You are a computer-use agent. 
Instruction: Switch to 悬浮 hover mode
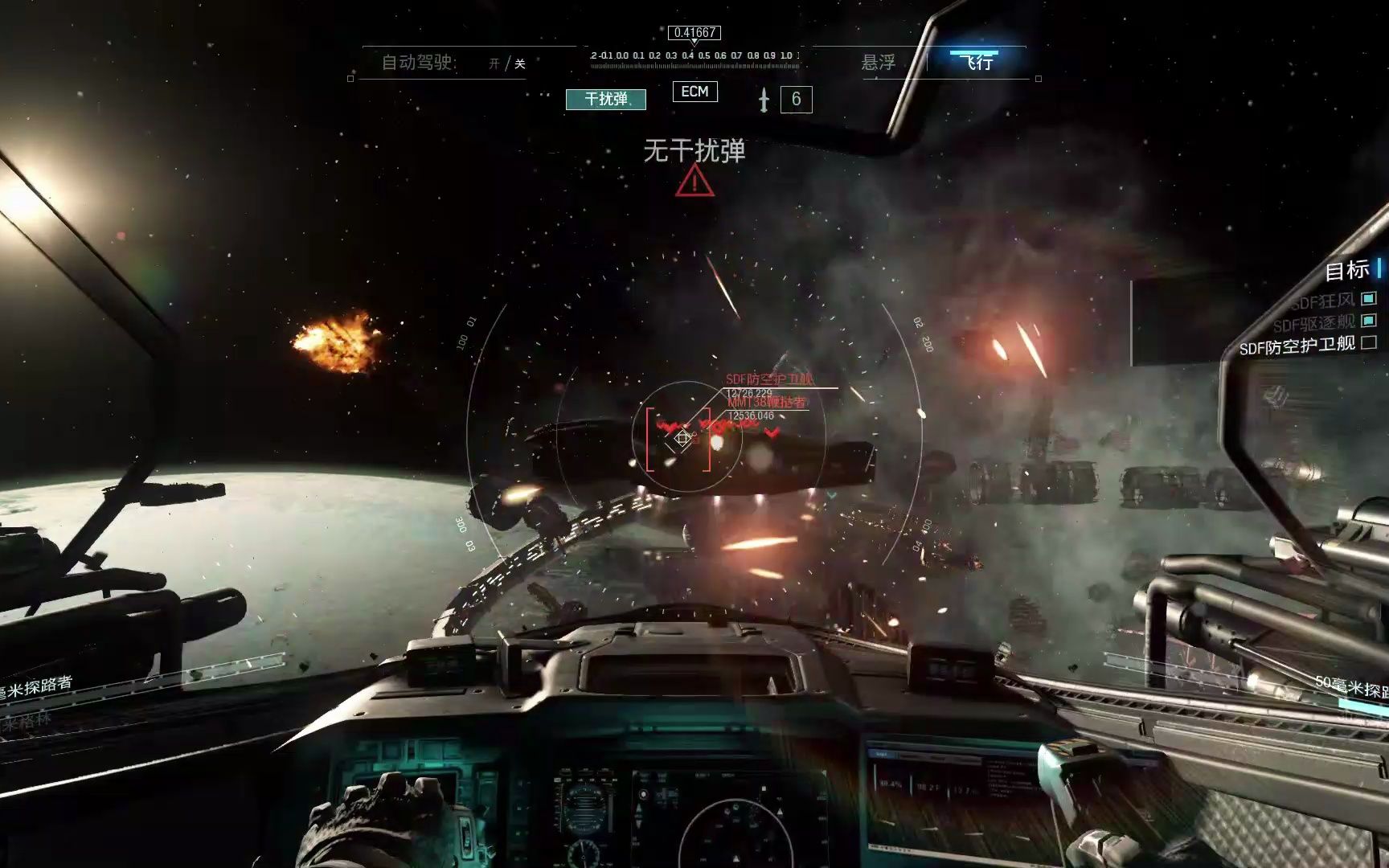[878, 62]
